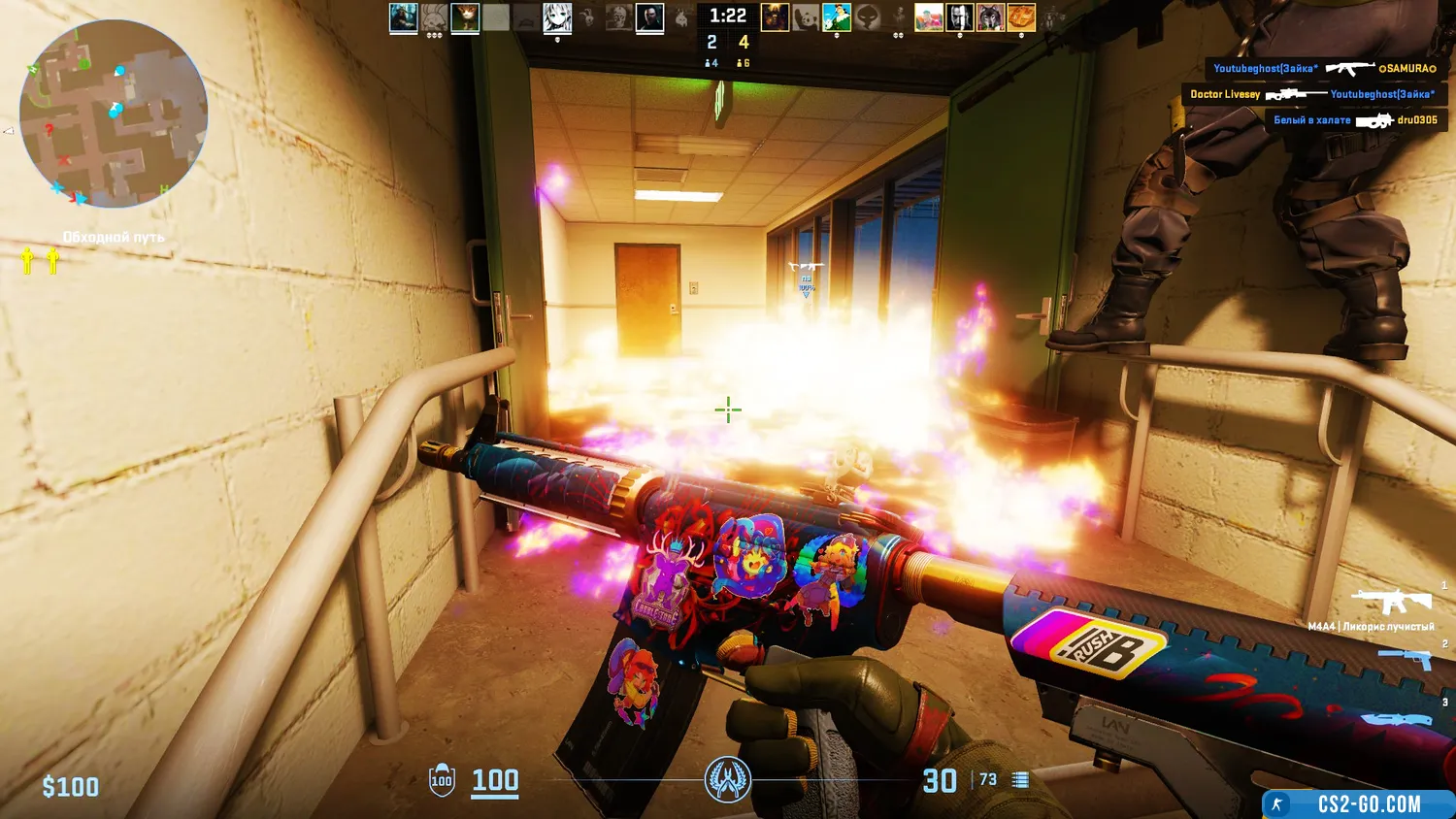
Task: Click the bald bearded man avatar
Action: point(960,17)
